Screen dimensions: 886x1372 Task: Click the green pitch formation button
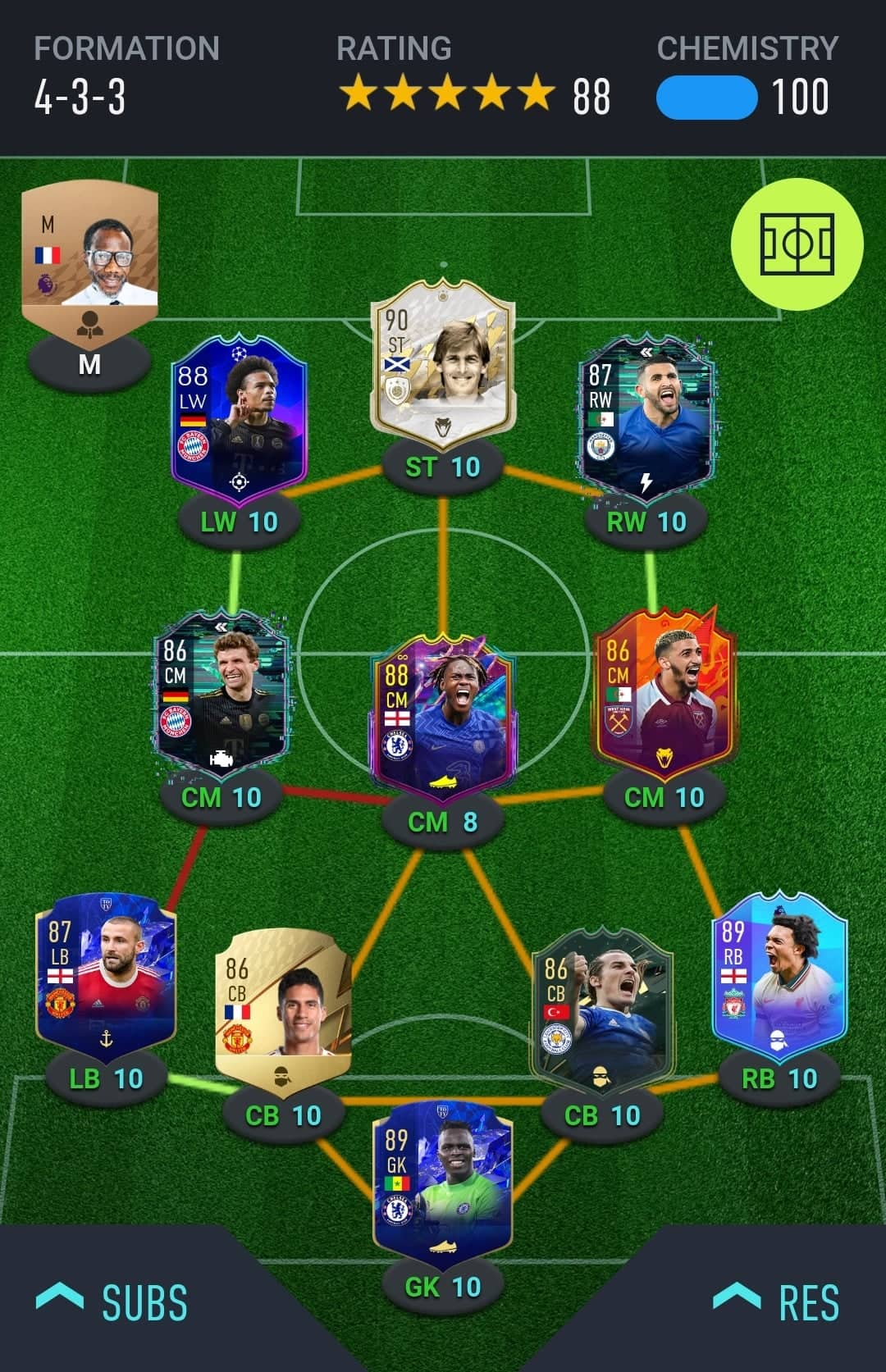click(x=797, y=244)
